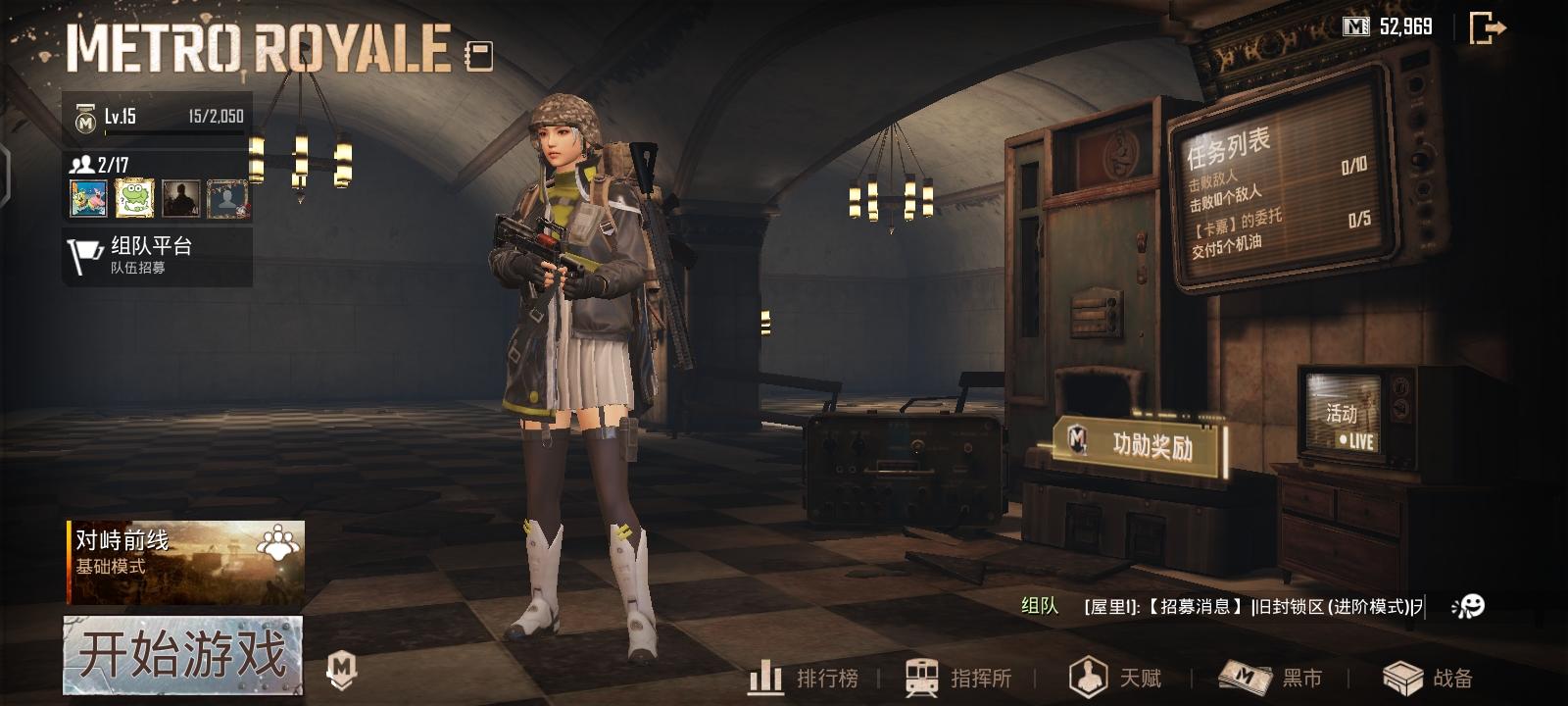Open the 活动 LIVE event TV screen
1568x706 pixels.
click(1347, 416)
